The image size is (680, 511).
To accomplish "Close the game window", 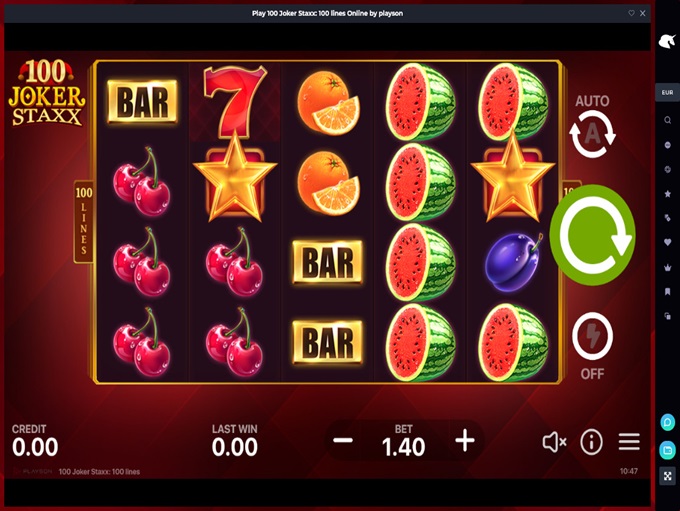I will click(643, 13).
